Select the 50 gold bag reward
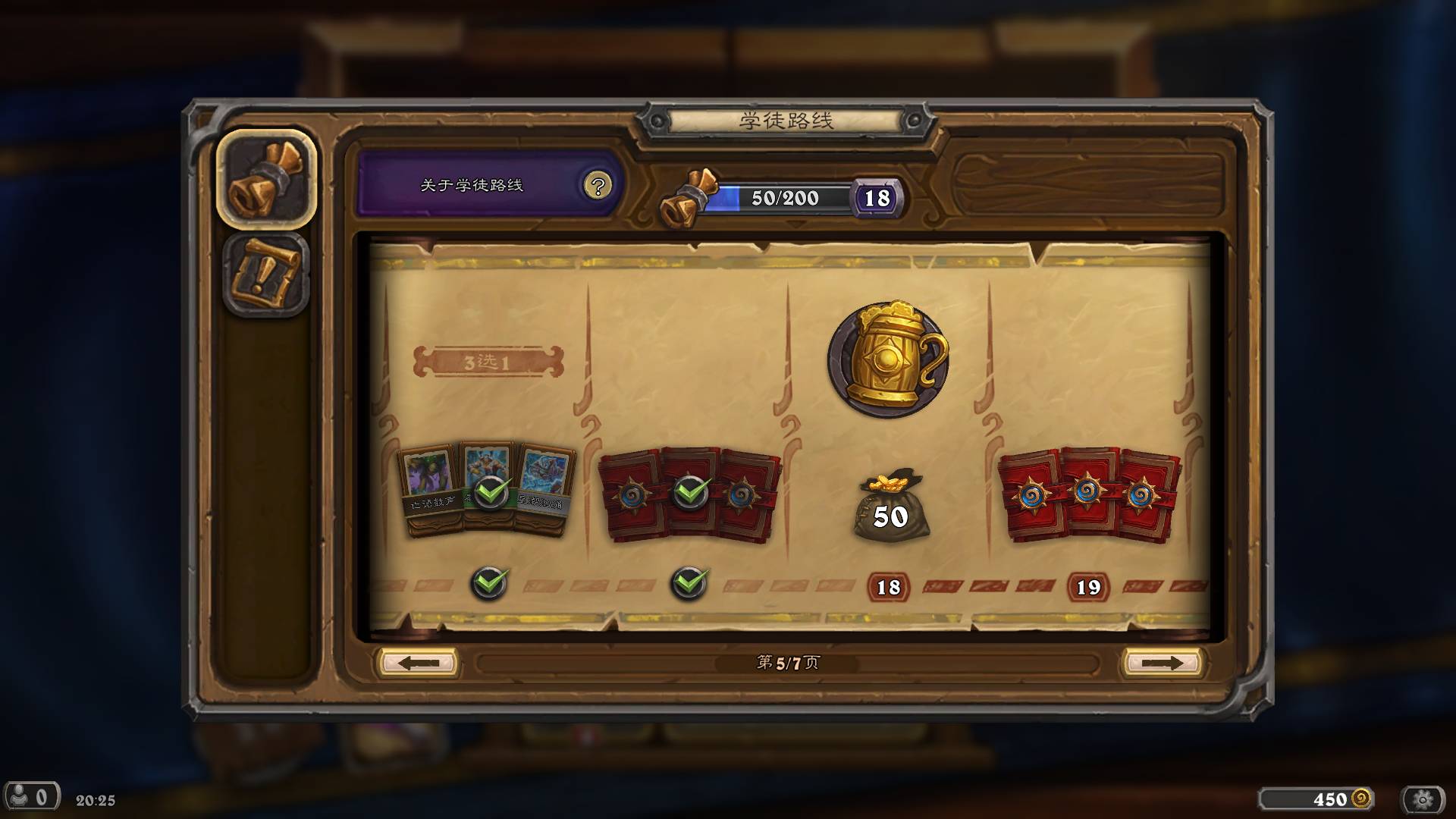This screenshot has height=819, width=1456. pyautogui.click(x=890, y=508)
